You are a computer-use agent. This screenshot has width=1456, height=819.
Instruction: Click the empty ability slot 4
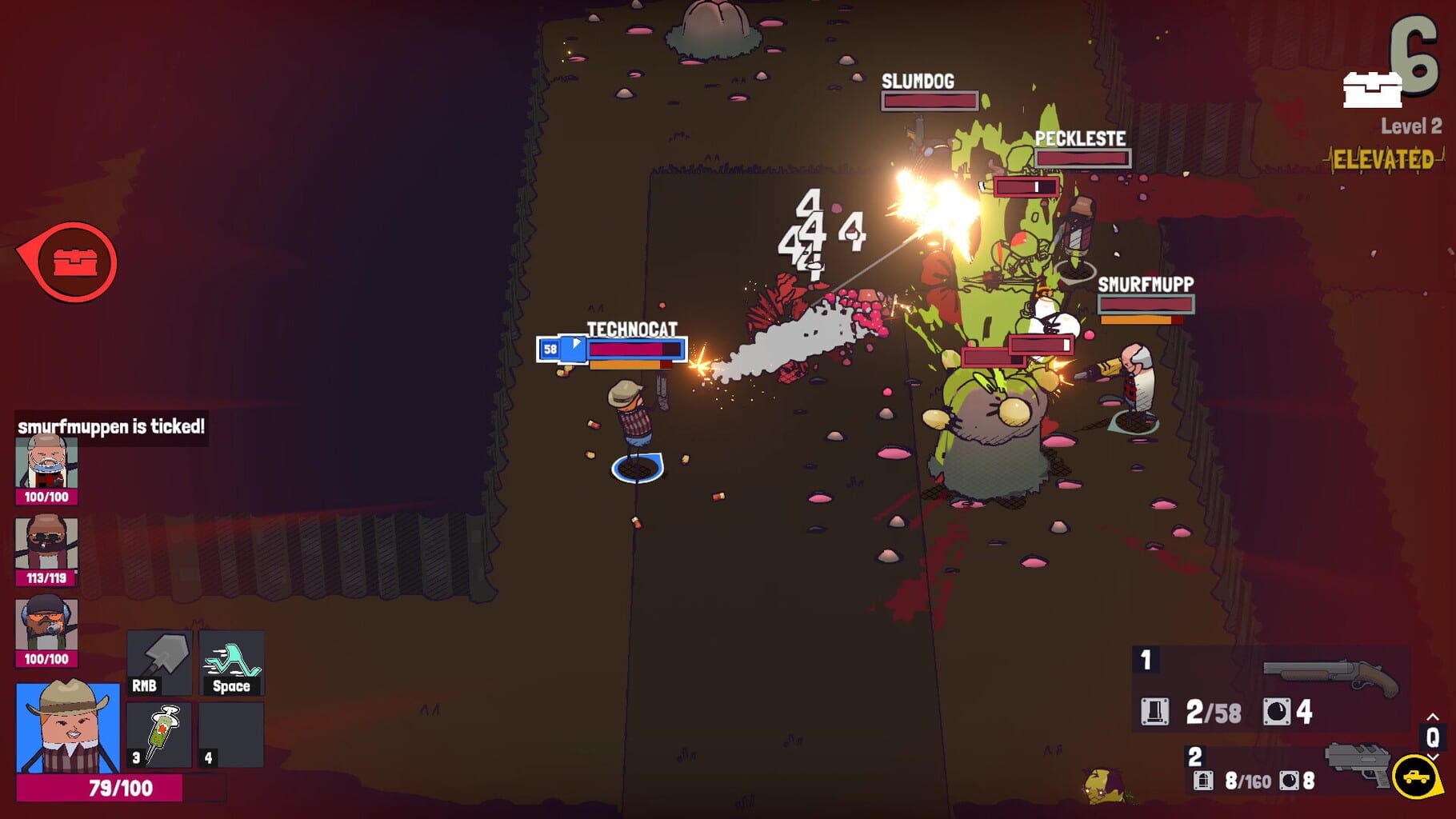pos(231,733)
